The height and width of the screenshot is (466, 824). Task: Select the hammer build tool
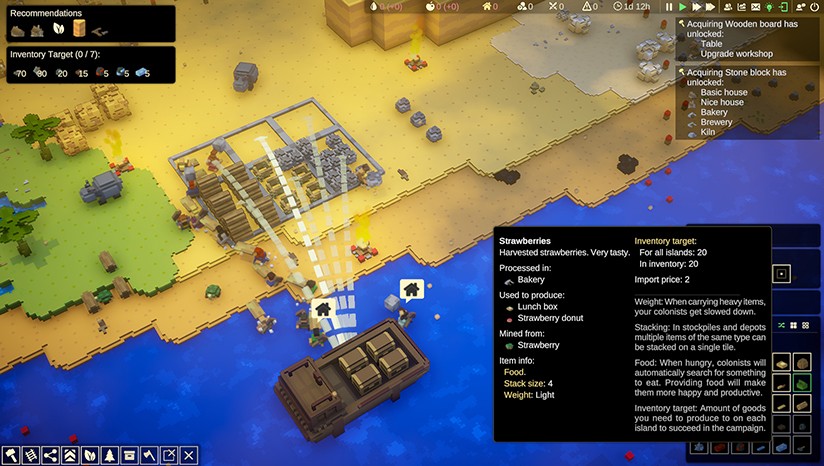click(11, 455)
